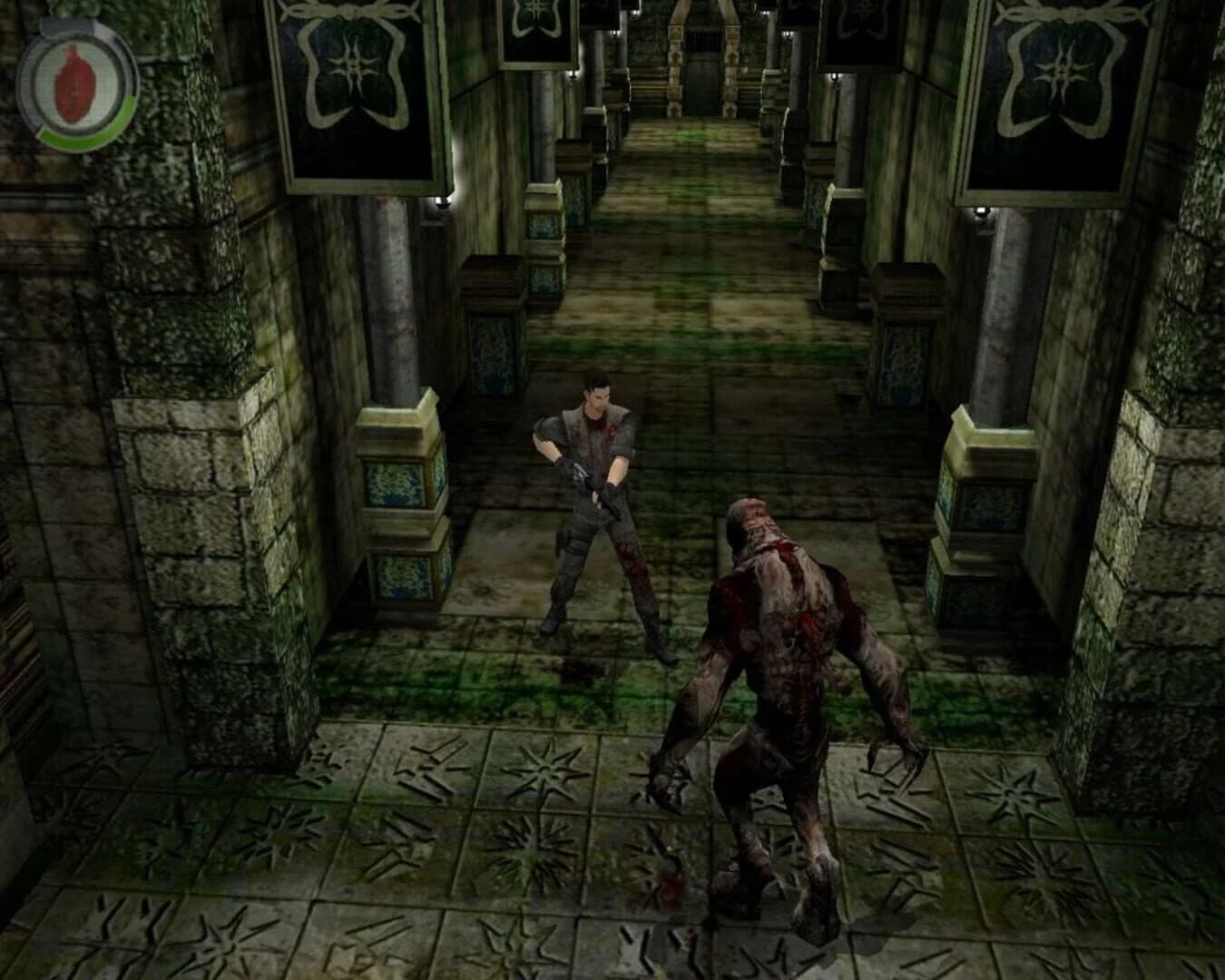
Task: Select the wall lamp above the right tapestry
Action: [x=982, y=211]
